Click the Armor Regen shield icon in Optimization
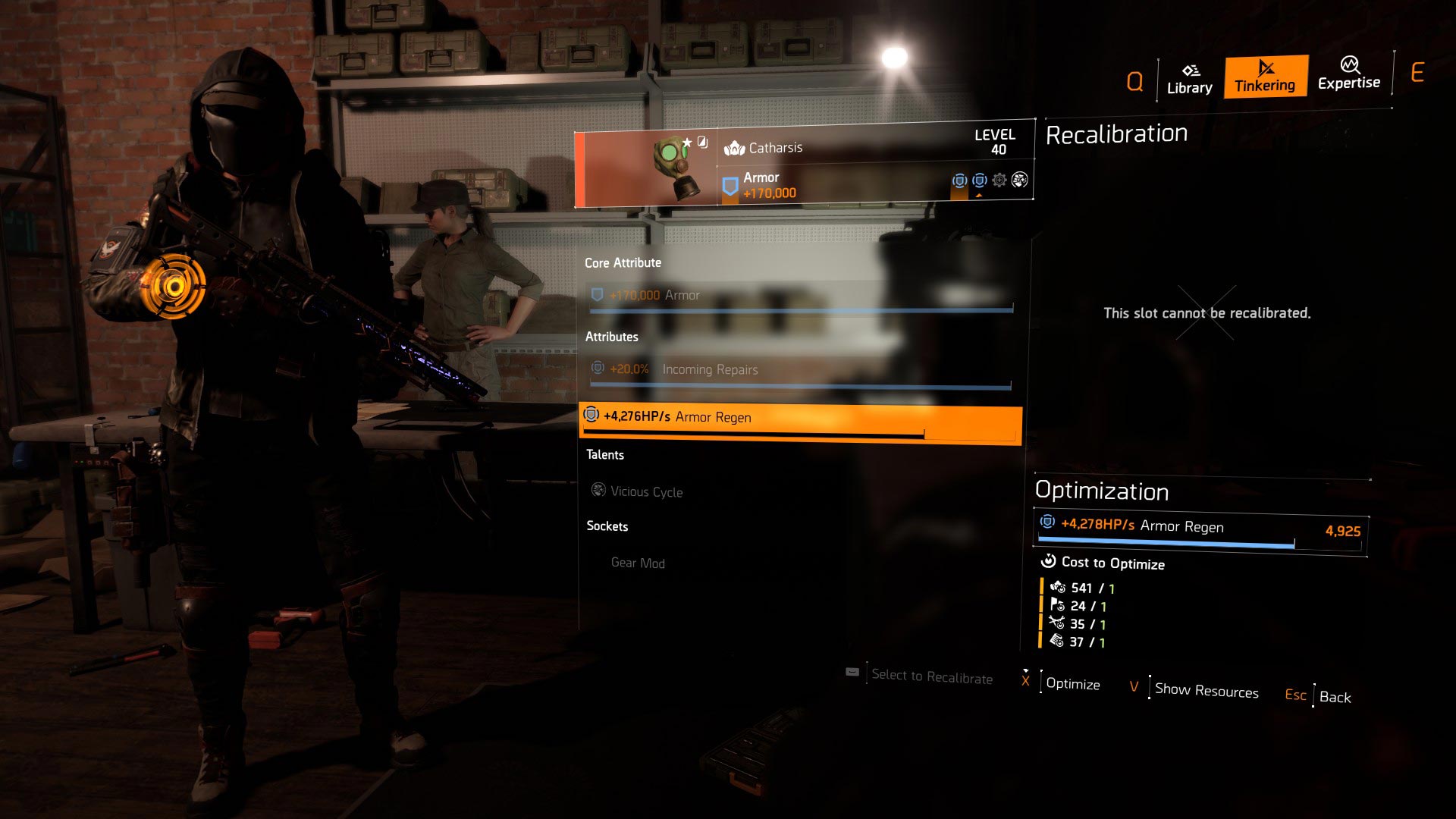The image size is (1456, 819). (1047, 523)
